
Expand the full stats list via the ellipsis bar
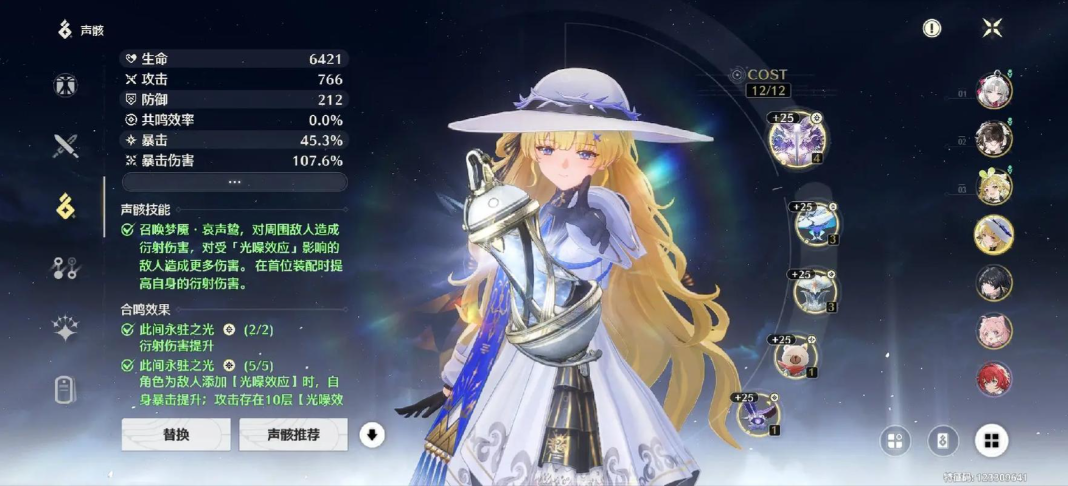[235, 182]
